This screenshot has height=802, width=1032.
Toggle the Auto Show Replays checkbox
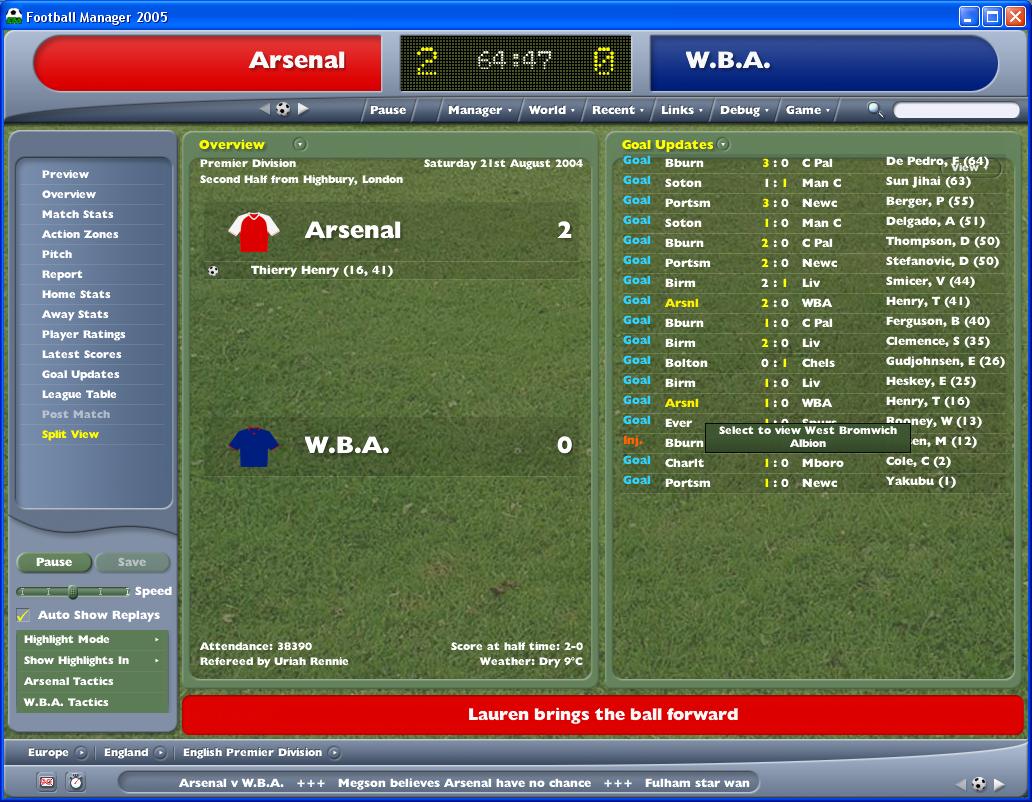23,616
